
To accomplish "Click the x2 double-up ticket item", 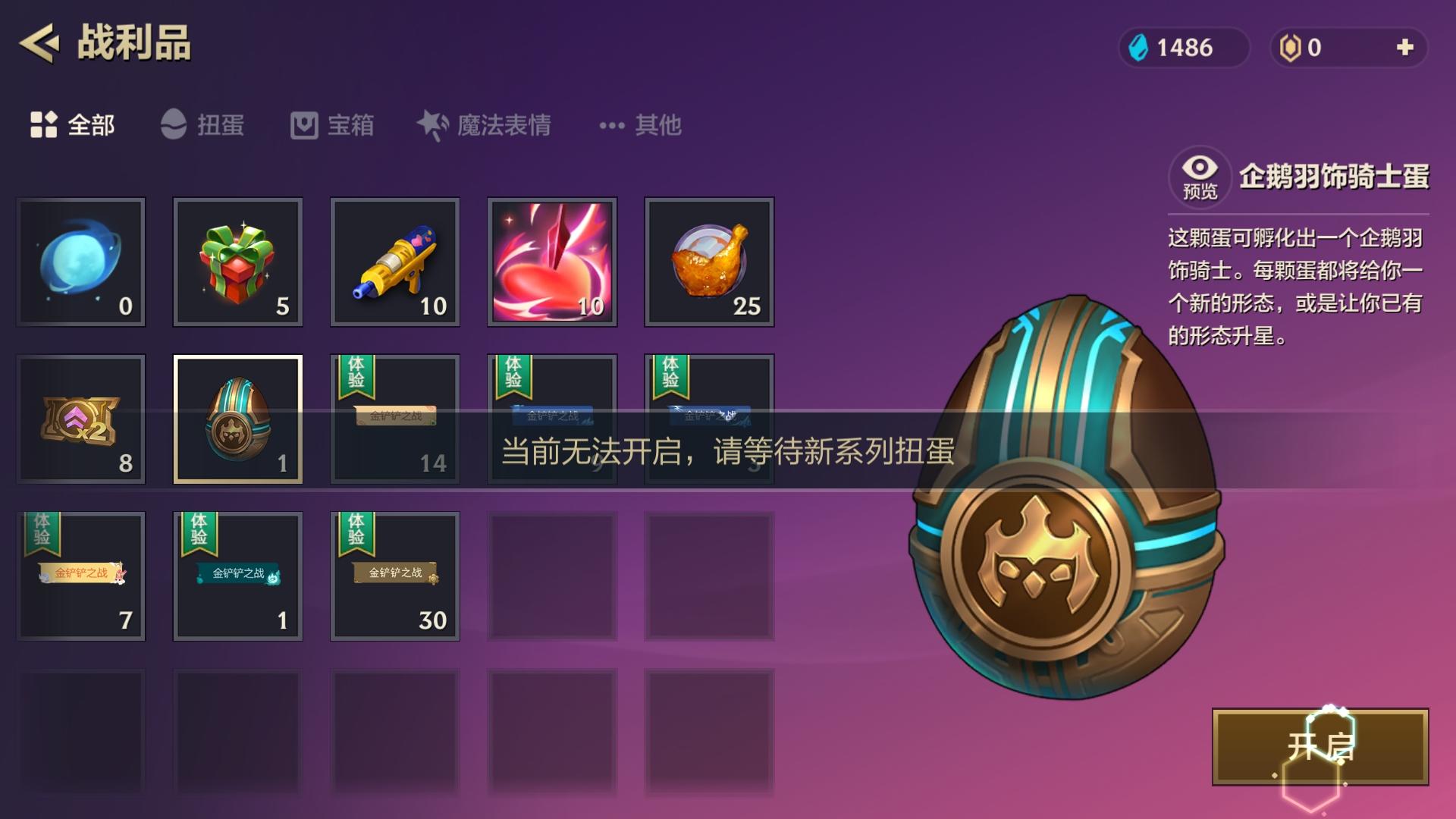I will (x=80, y=419).
